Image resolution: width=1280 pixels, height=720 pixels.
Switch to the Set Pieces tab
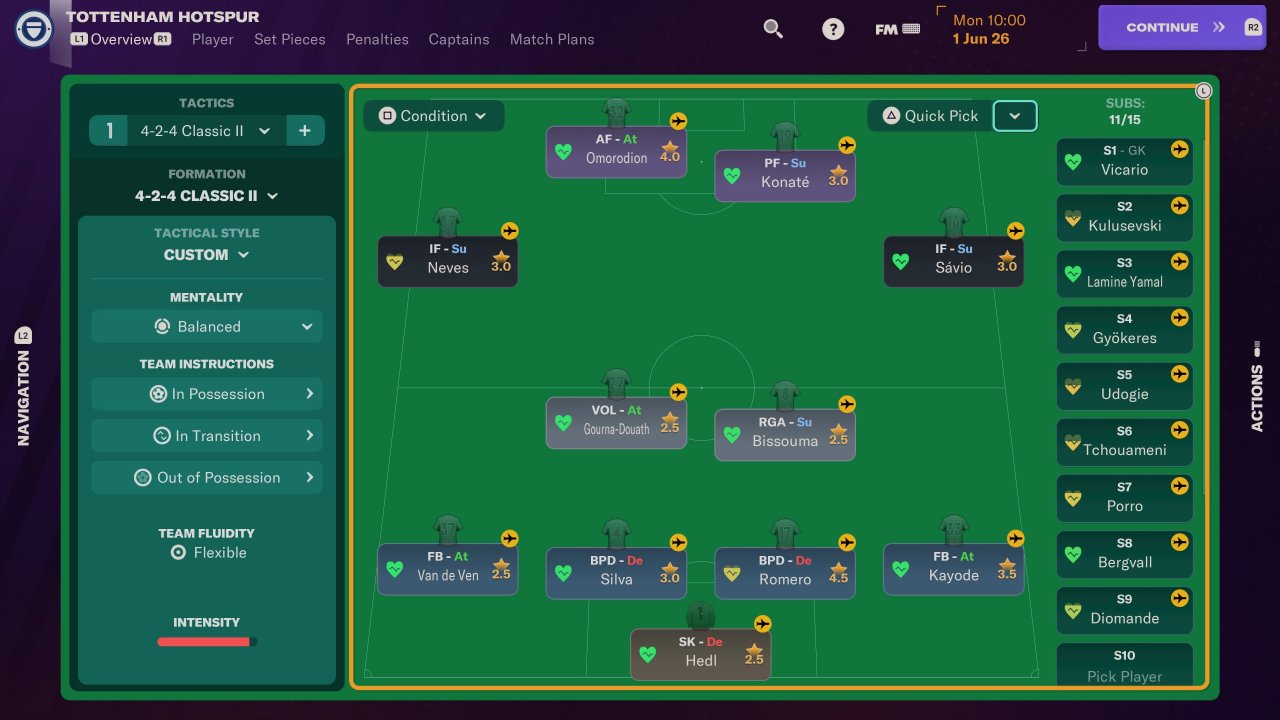[289, 39]
